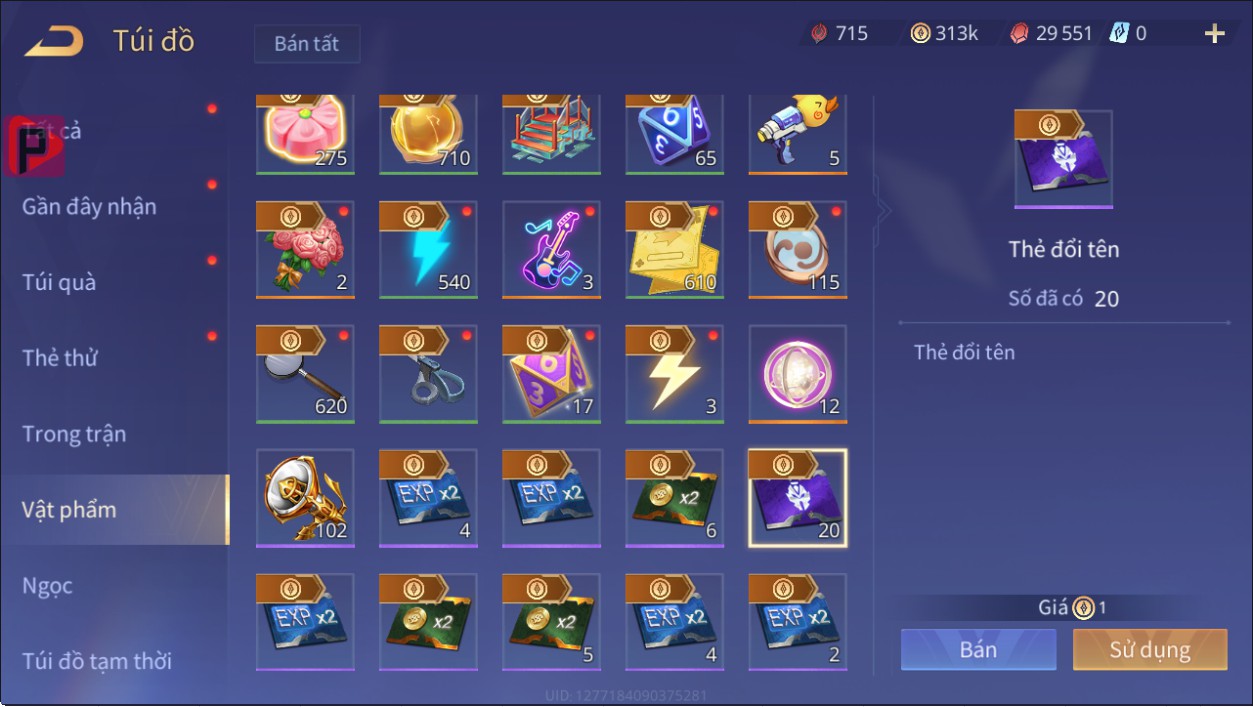Viewport: 1253px width, 707px height.
Task: Switch to the Túi quà tab
Action: (x=60, y=282)
